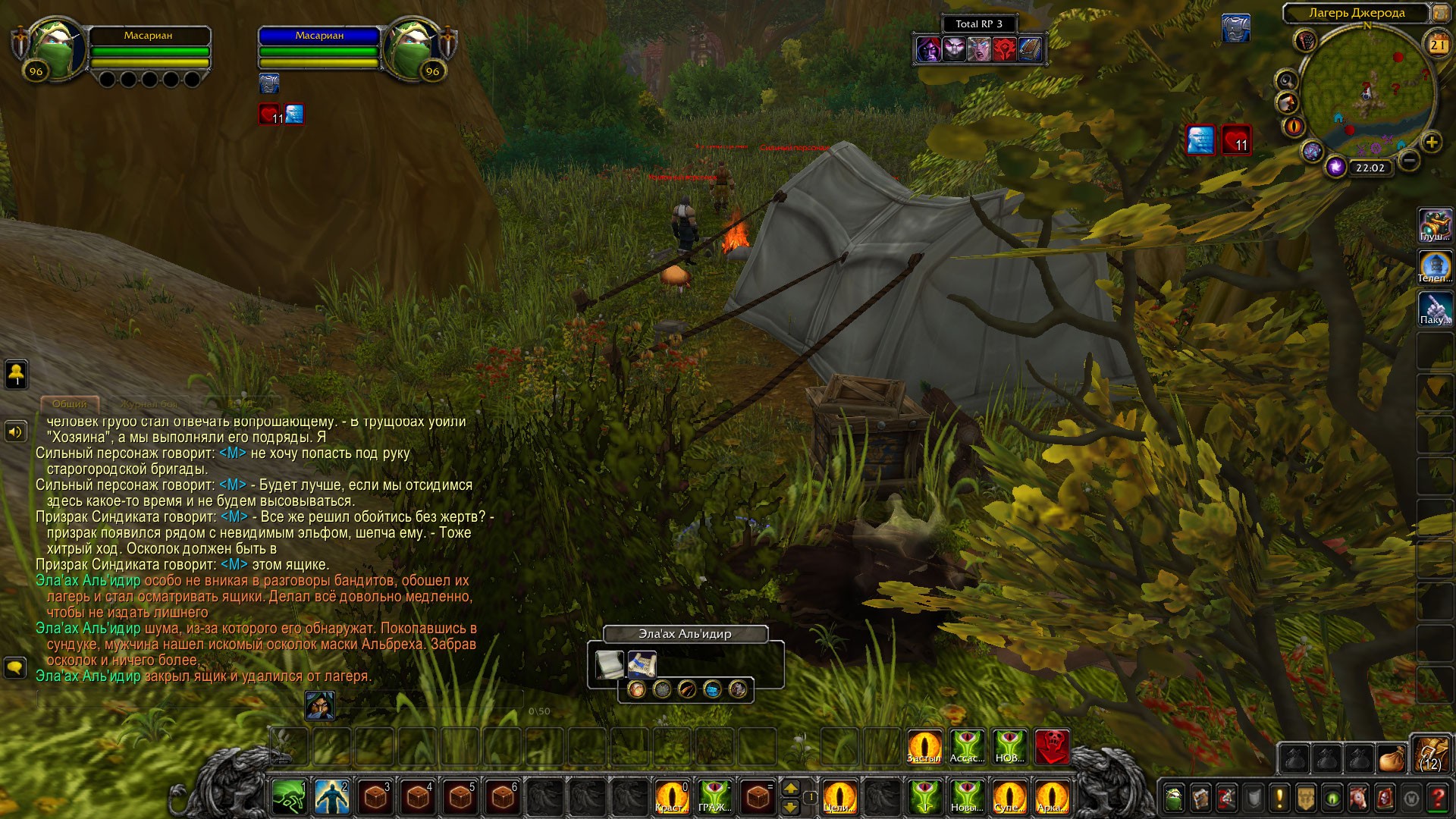1456x819 pixels.
Task: Open the chat menu speech bubble button
Action: [16, 668]
